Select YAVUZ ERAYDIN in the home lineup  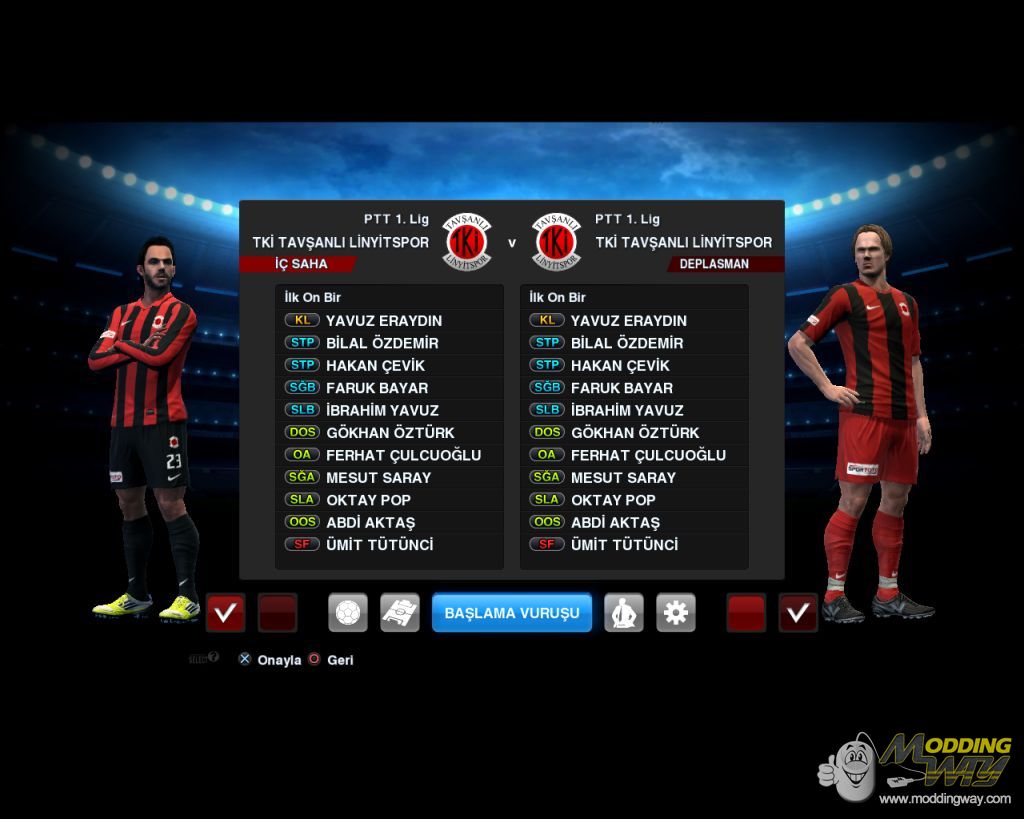point(384,321)
